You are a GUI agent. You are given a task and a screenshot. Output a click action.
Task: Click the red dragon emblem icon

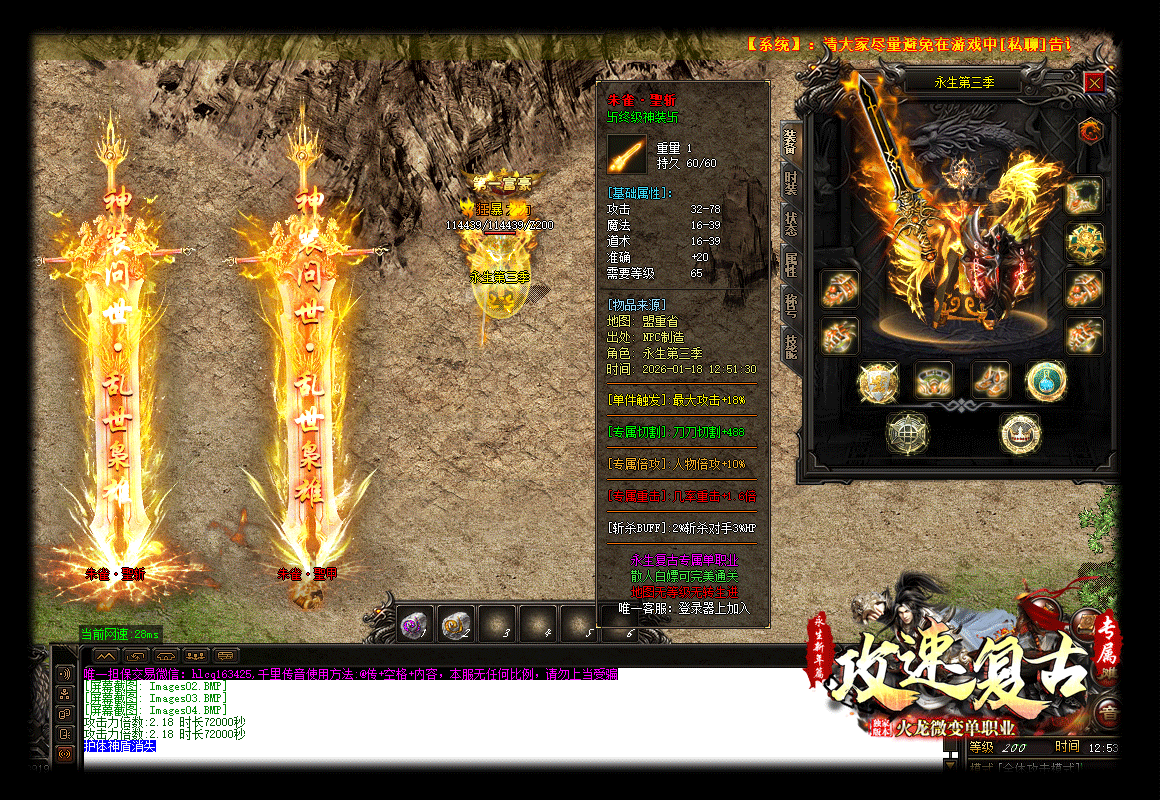click(1090, 130)
